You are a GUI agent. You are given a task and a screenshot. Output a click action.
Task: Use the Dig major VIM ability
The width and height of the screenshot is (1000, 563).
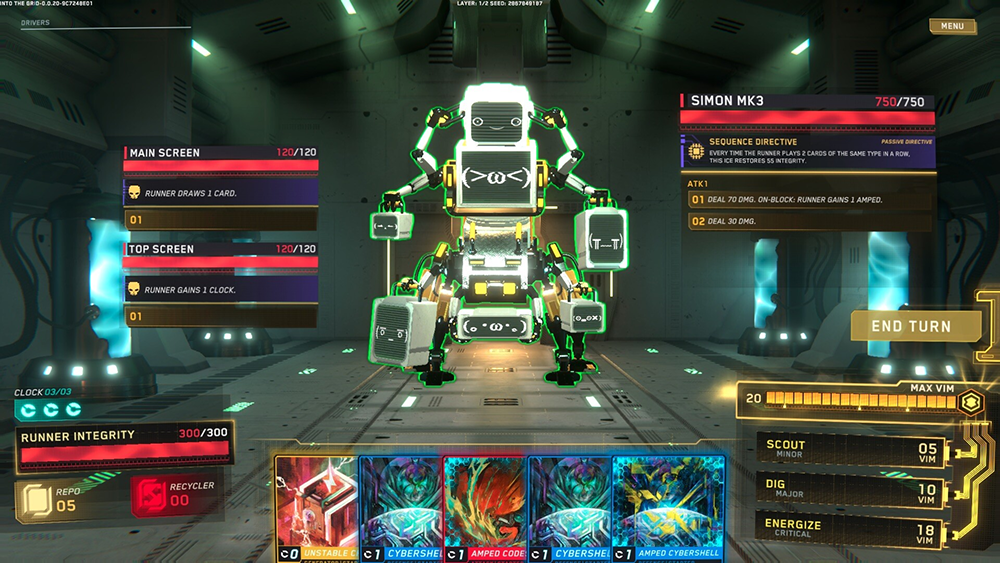pyautogui.click(x=848, y=491)
